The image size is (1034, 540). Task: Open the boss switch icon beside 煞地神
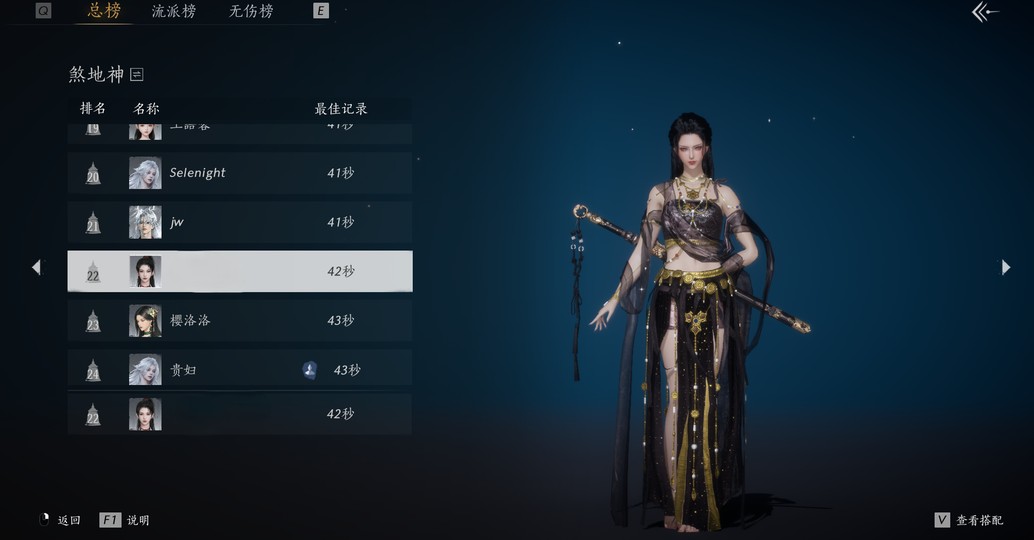coord(137,74)
